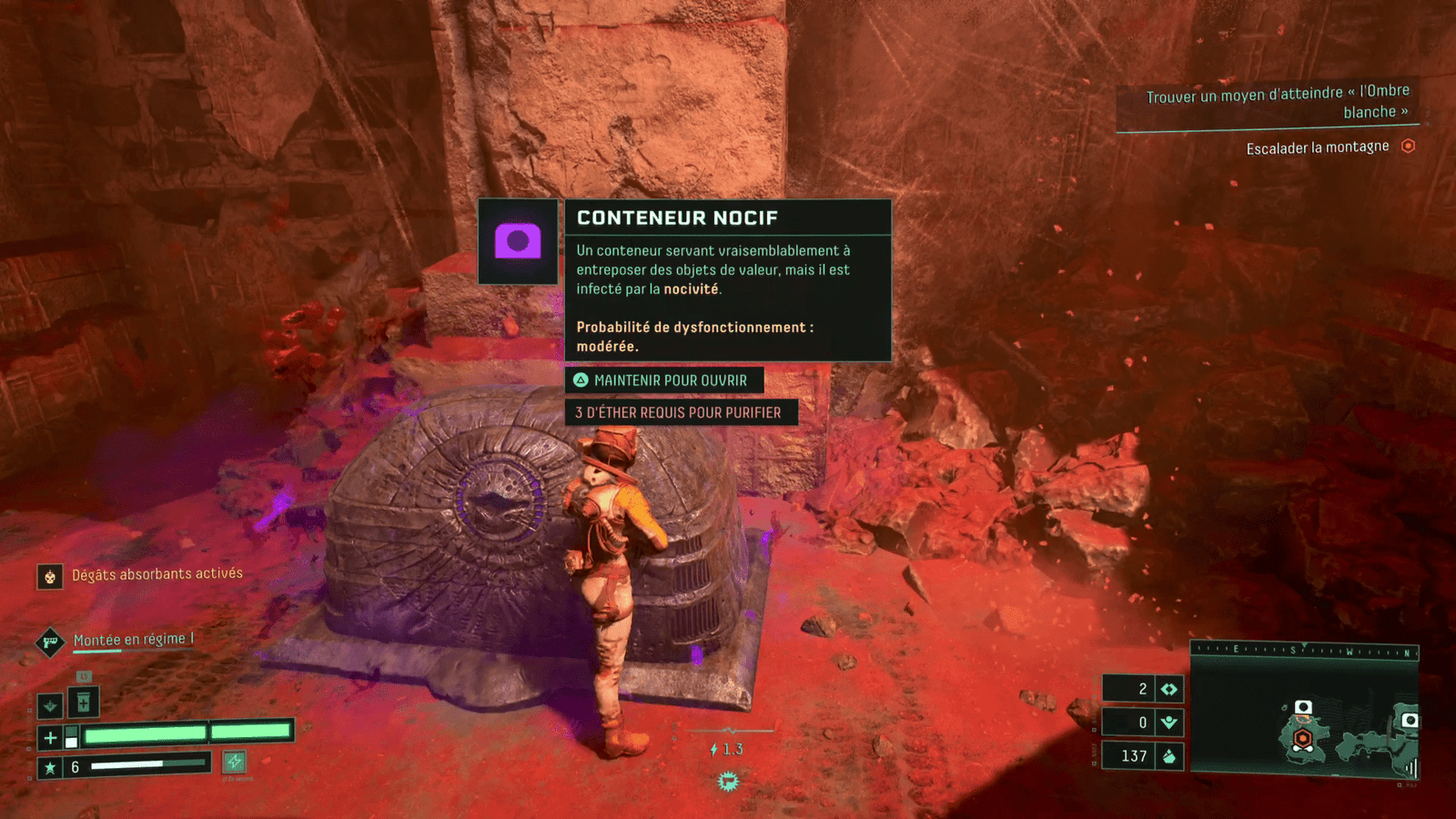Select the 'Montée en régime I' weapon icon
The width and height of the screenshot is (1456, 819).
50,642
